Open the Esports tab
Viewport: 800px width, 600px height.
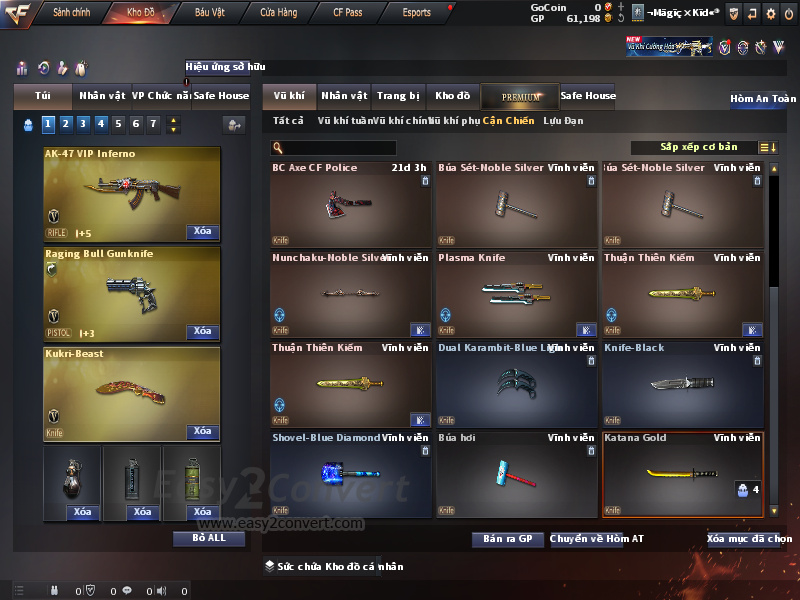(416, 13)
